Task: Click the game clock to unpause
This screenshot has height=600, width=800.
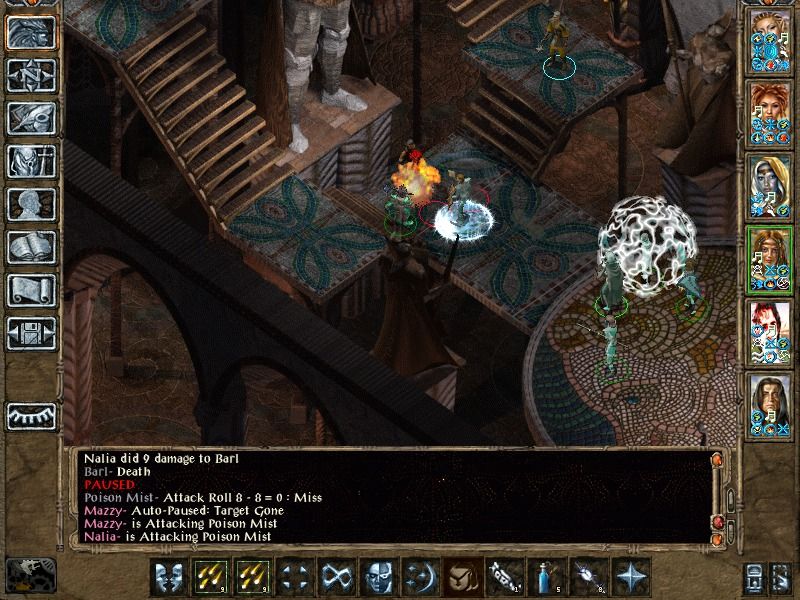Action: (x=30, y=574)
